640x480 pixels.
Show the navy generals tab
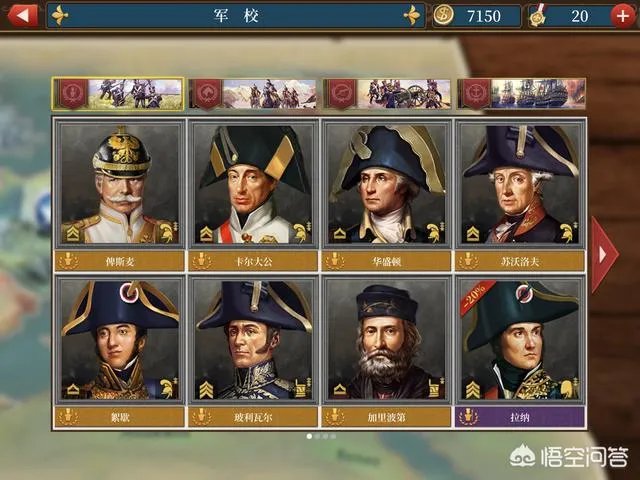coord(522,94)
